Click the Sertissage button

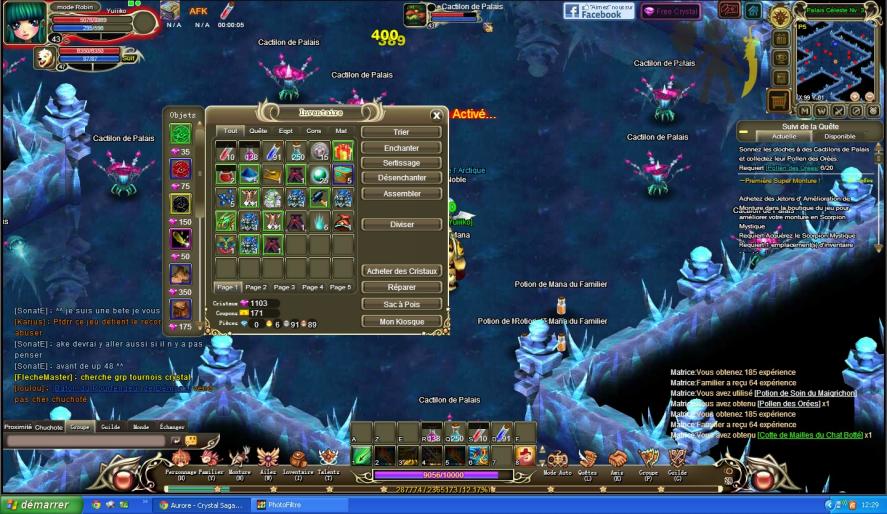click(401, 163)
